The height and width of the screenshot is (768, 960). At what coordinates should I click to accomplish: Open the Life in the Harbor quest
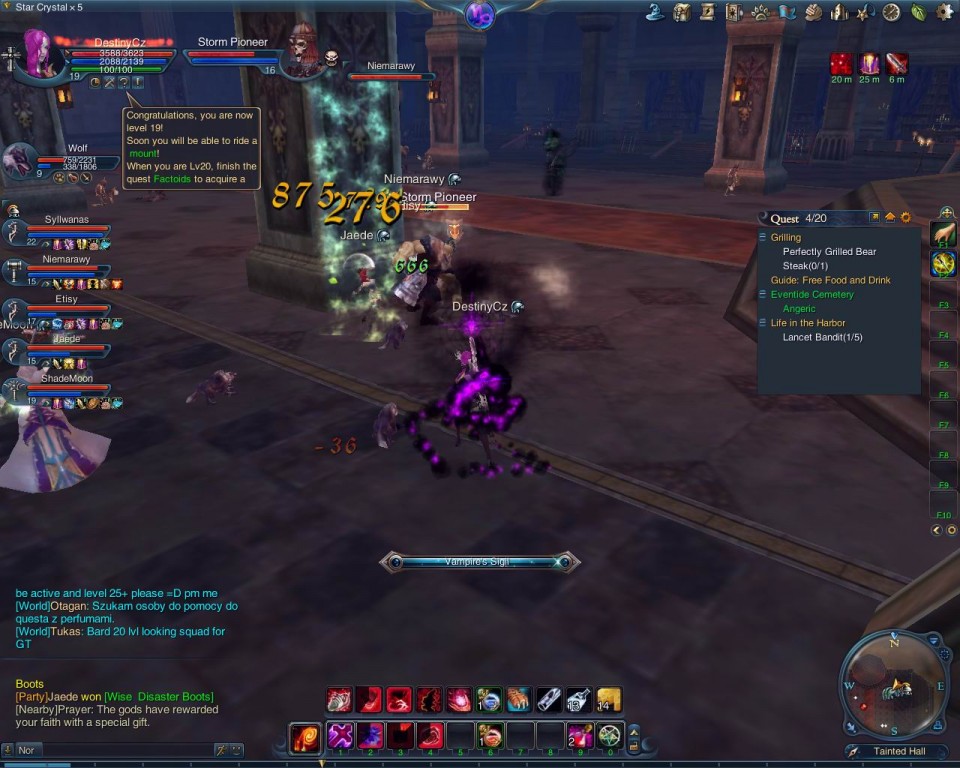[808, 323]
